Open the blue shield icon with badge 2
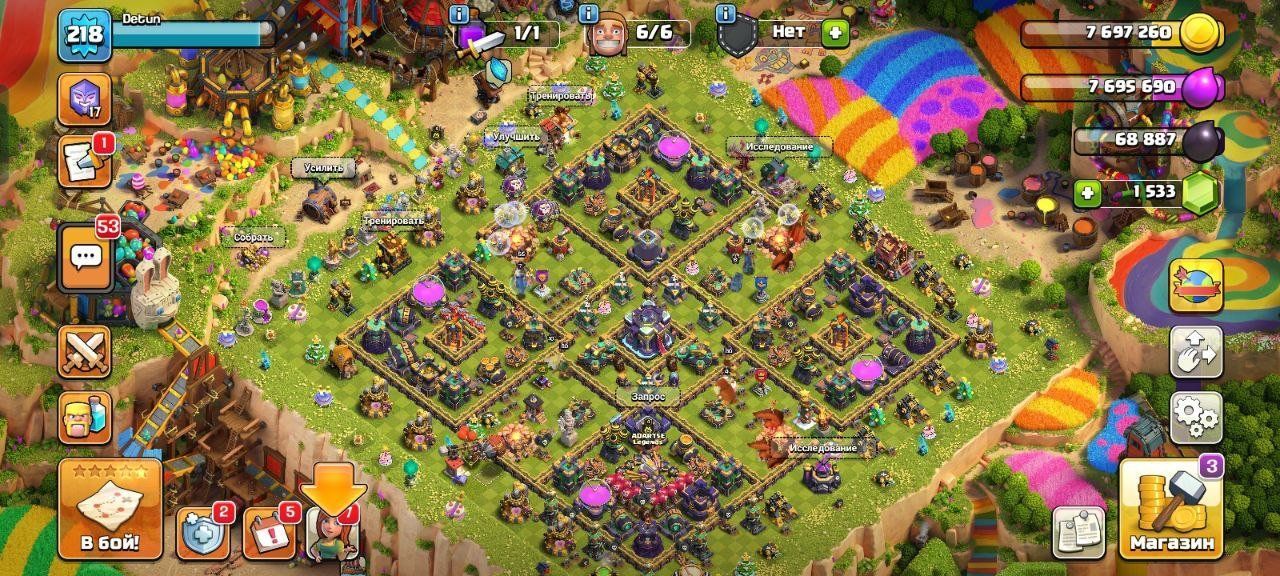This screenshot has width=1280, height=576. pyautogui.click(x=202, y=534)
